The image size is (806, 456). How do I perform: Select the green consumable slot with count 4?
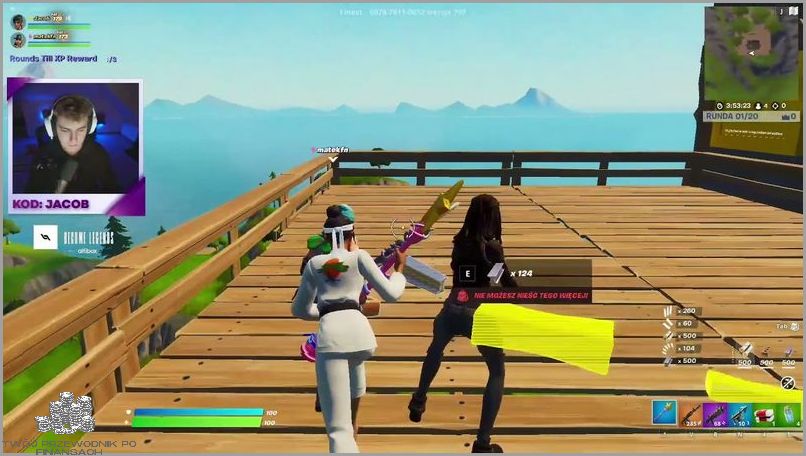coord(787,412)
